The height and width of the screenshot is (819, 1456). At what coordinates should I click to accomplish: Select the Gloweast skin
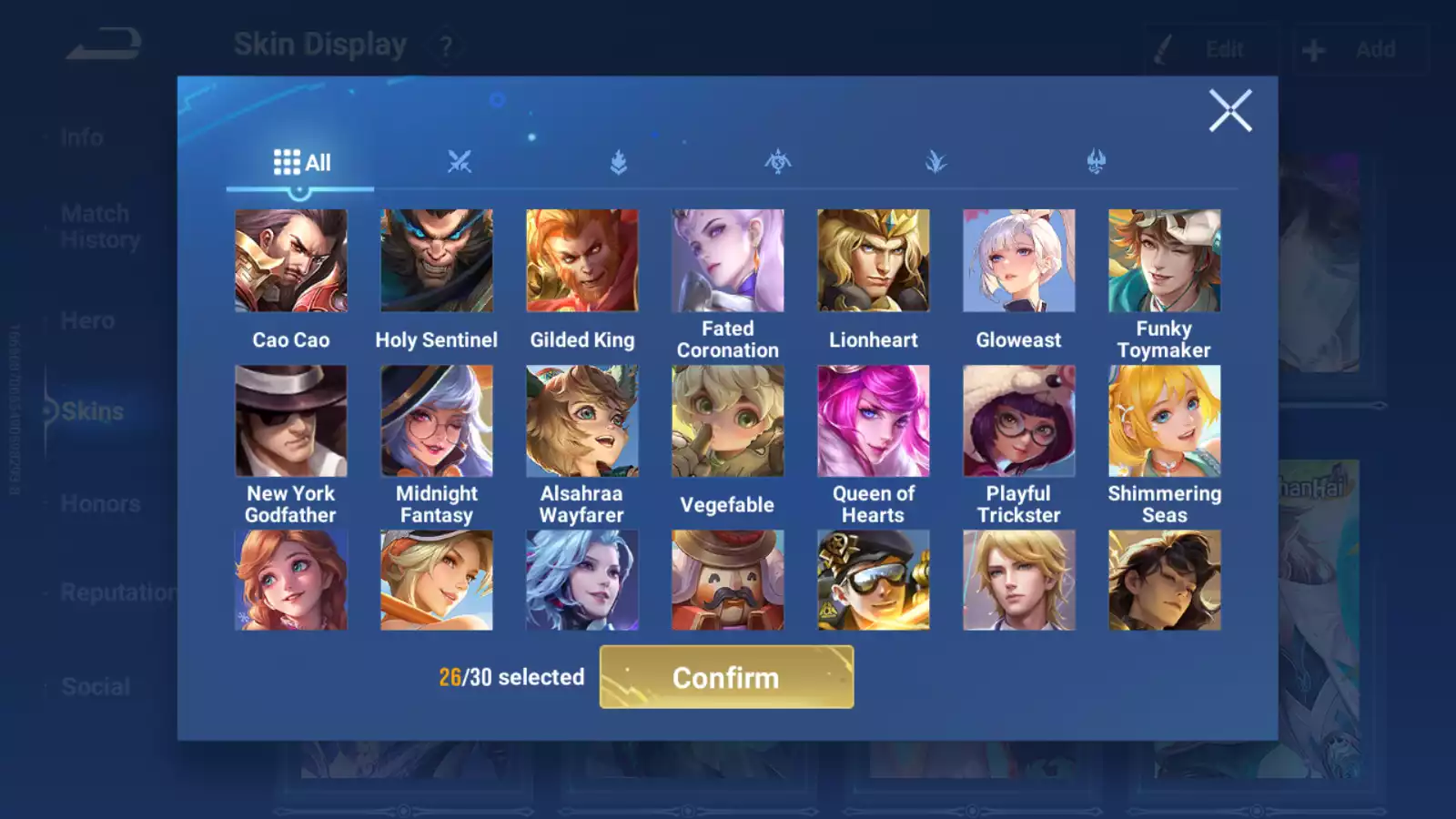point(1019,261)
